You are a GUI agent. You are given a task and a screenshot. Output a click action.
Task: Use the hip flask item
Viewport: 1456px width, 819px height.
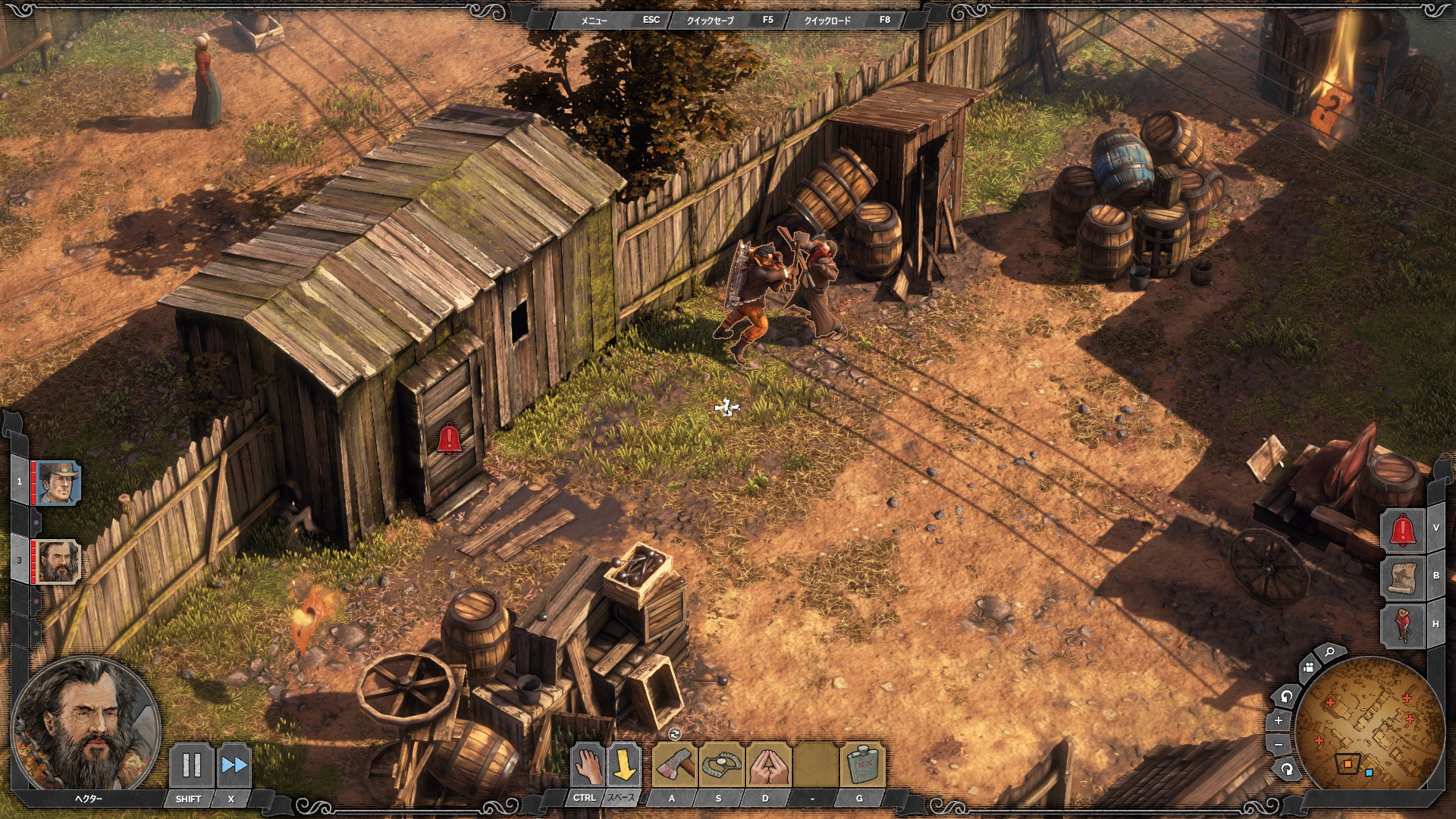click(861, 765)
